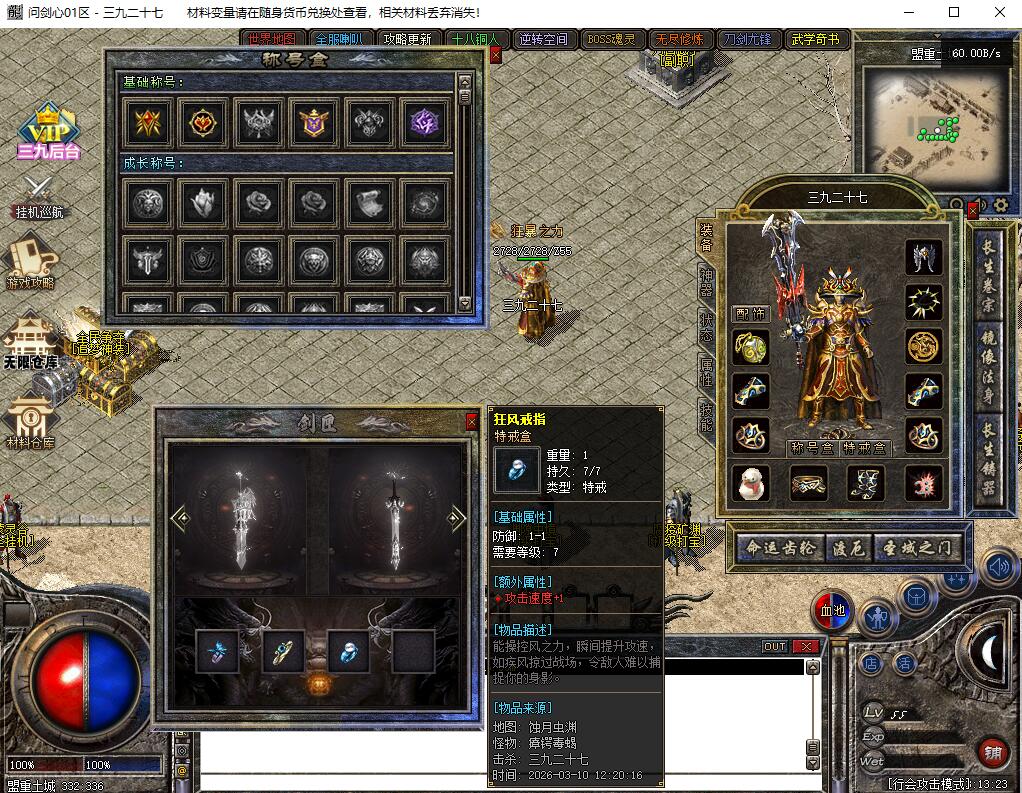Open the 特戒盒 special ring box
This screenshot has height=793, width=1022.
coord(863,448)
